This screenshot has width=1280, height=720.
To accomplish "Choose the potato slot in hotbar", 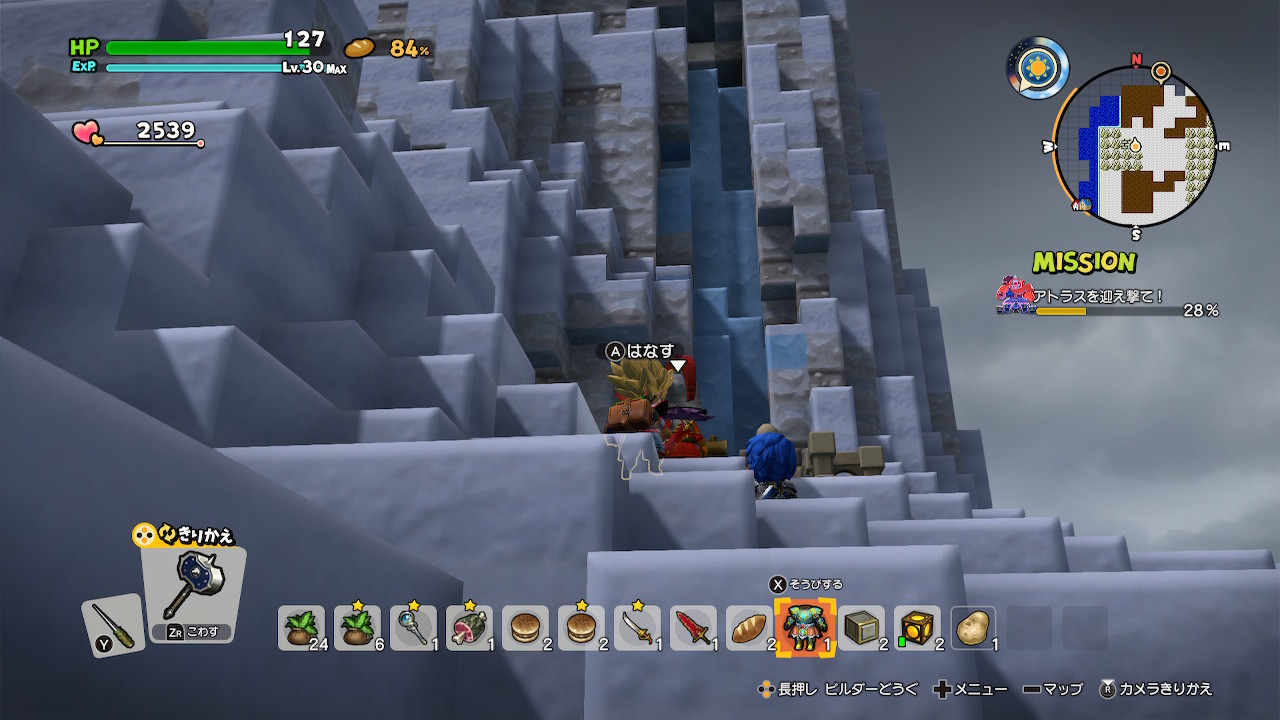I will click(x=973, y=628).
